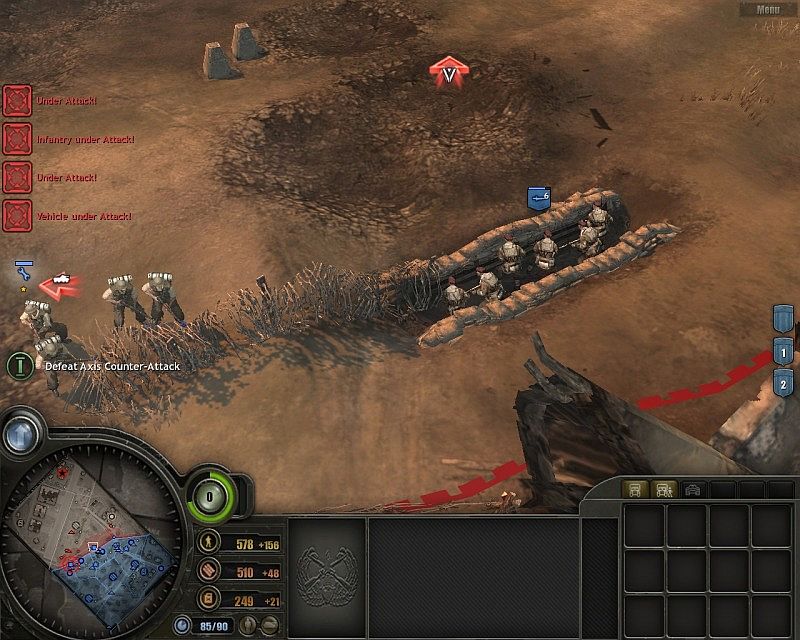Switch to the vehicle-with-soldier tab
The height and width of the screenshot is (640, 800).
662,489
